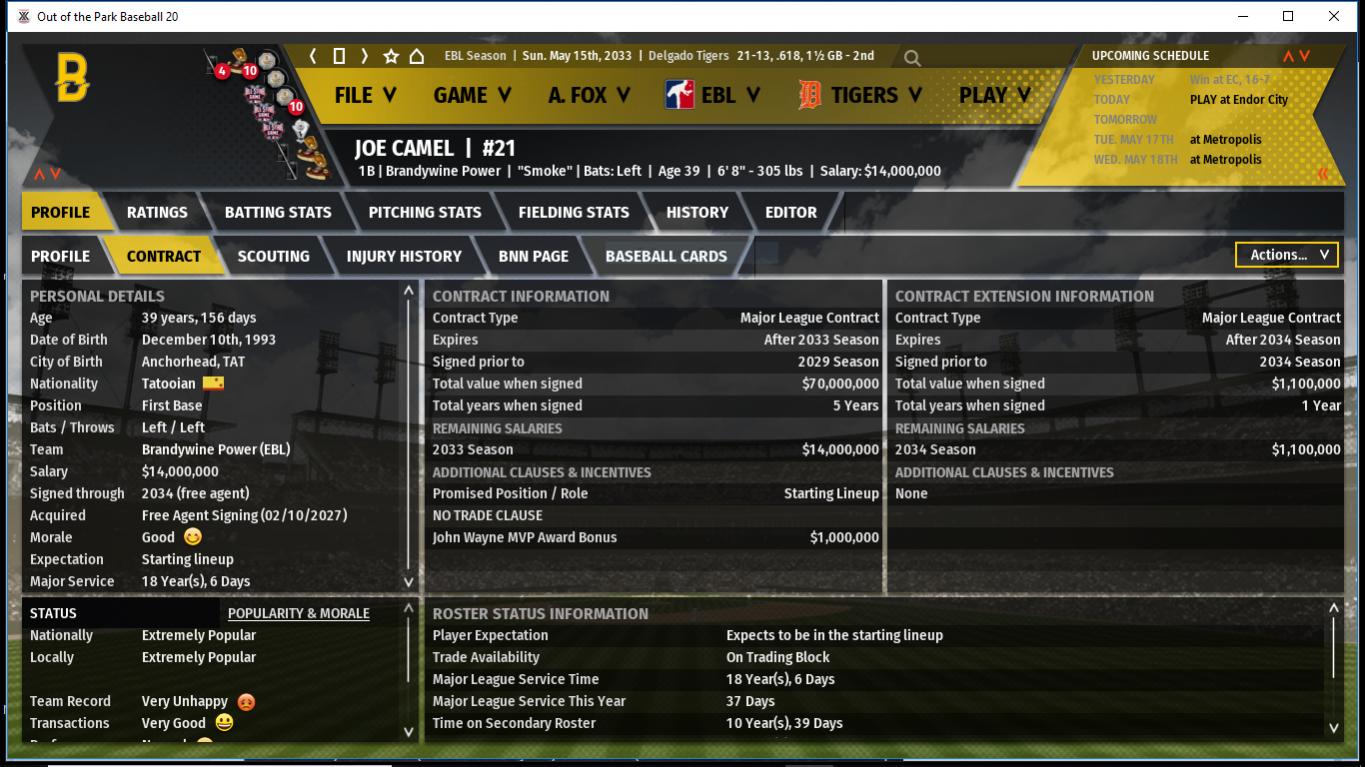The height and width of the screenshot is (767, 1365).
Task: Open the POPULARITY & MORALE link
Action: tap(298, 613)
